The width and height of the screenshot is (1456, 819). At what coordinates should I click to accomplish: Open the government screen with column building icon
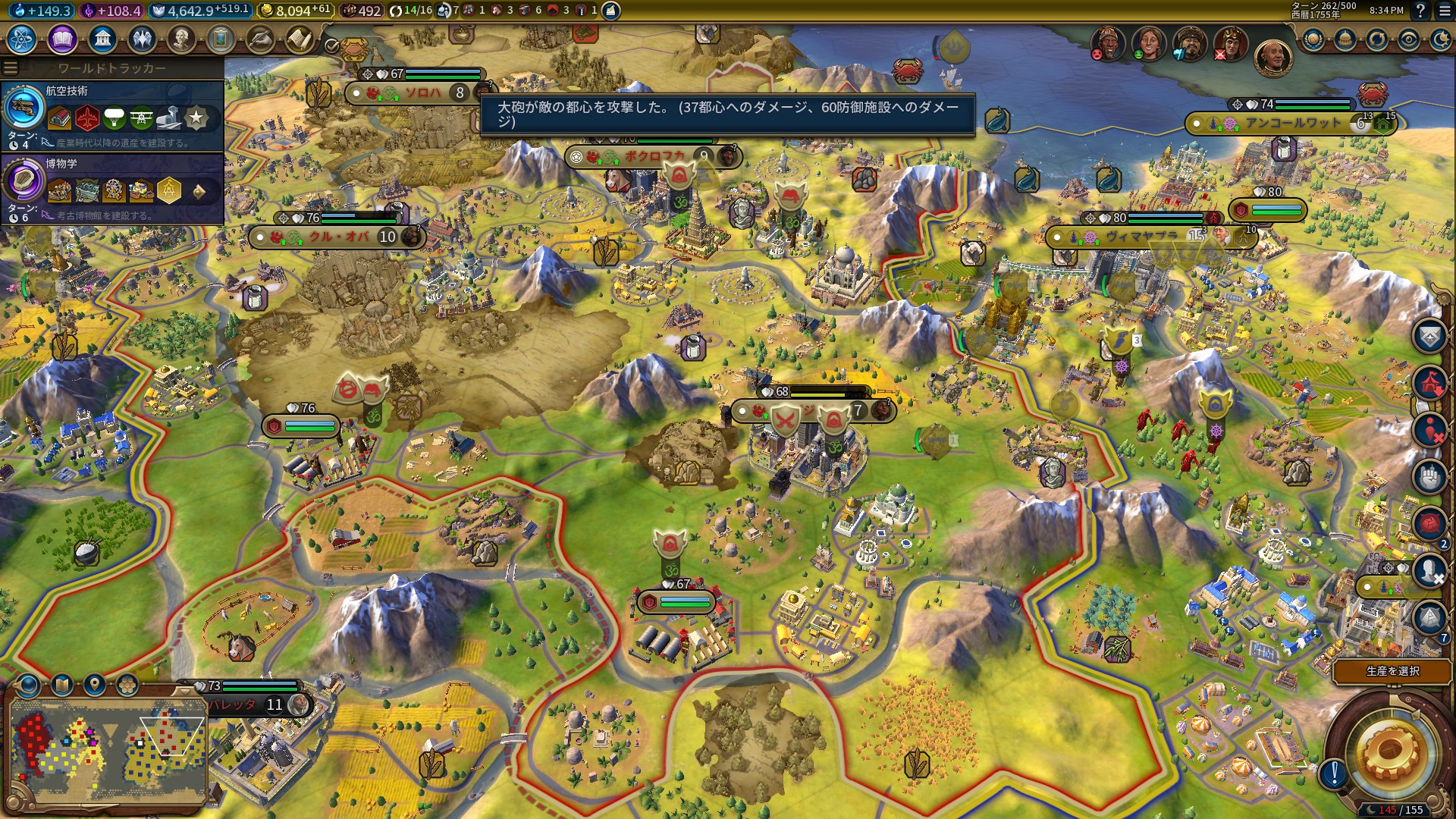102,39
